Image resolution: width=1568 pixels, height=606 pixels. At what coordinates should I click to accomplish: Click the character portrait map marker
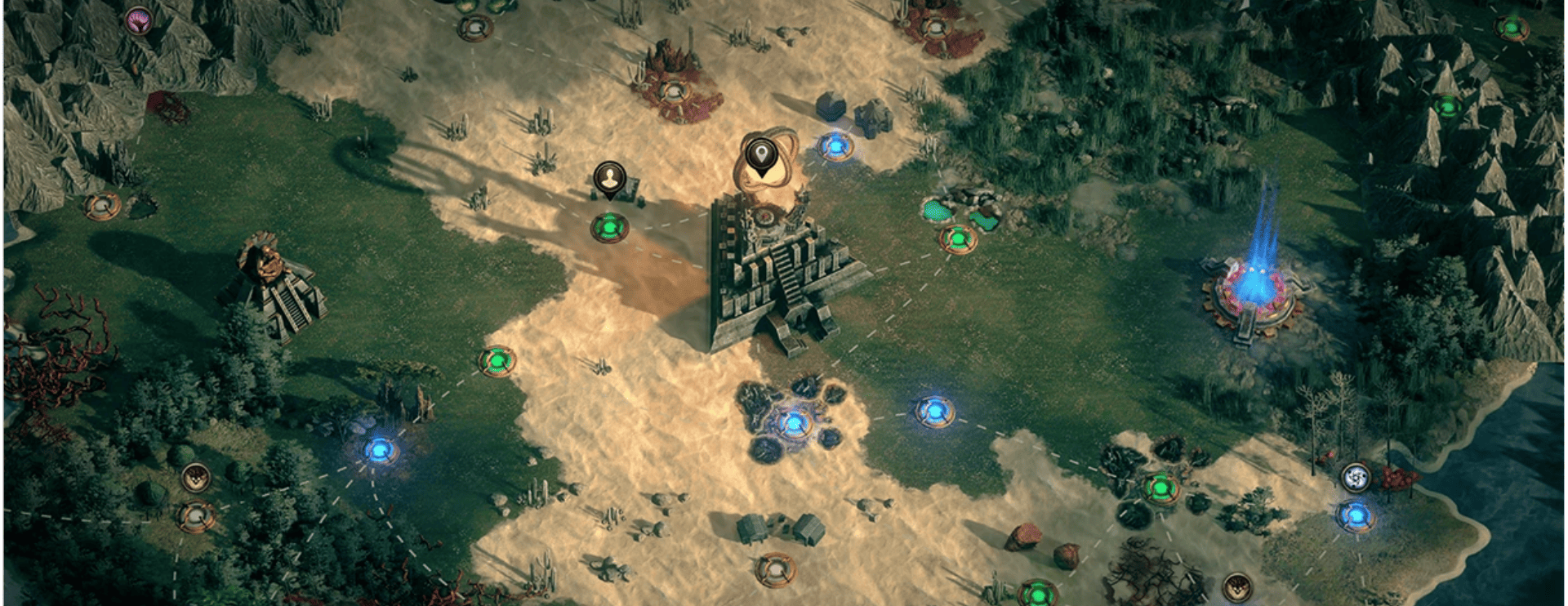click(609, 178)
